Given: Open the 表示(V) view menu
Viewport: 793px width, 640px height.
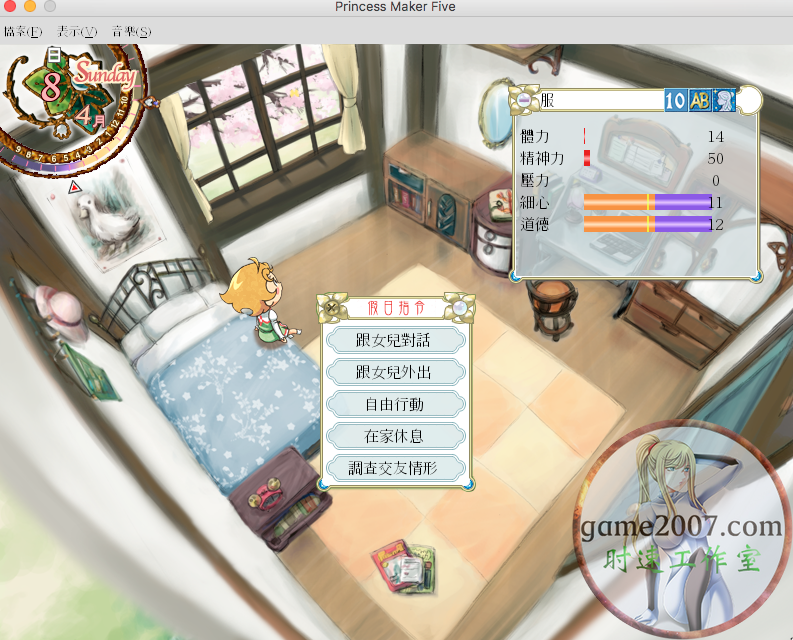Looking at the screenshot, I should tap(77, 32).
